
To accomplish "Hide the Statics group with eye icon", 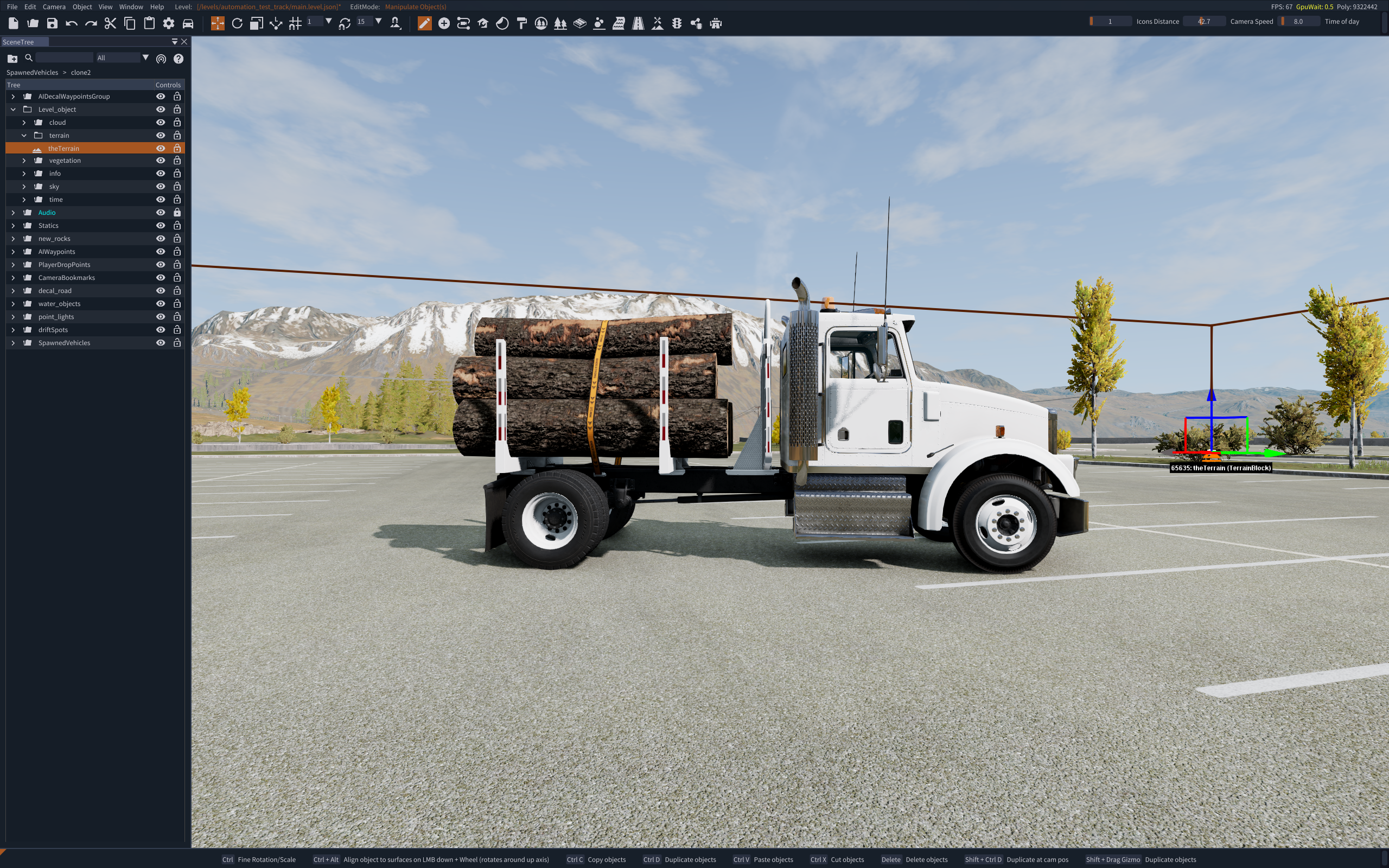I will 161,226.
